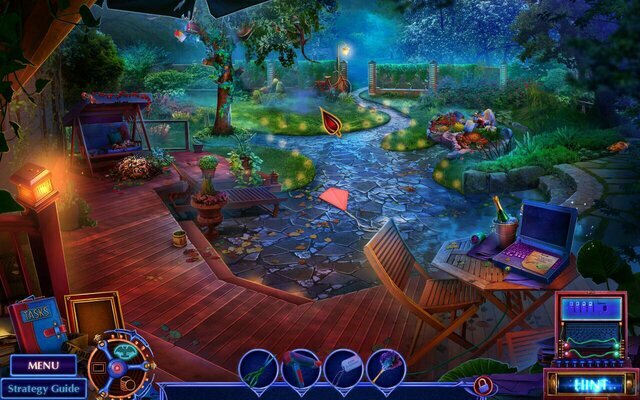Select the feather duster inventory item
Screen dimensions: 640x400
click(385, 368)
